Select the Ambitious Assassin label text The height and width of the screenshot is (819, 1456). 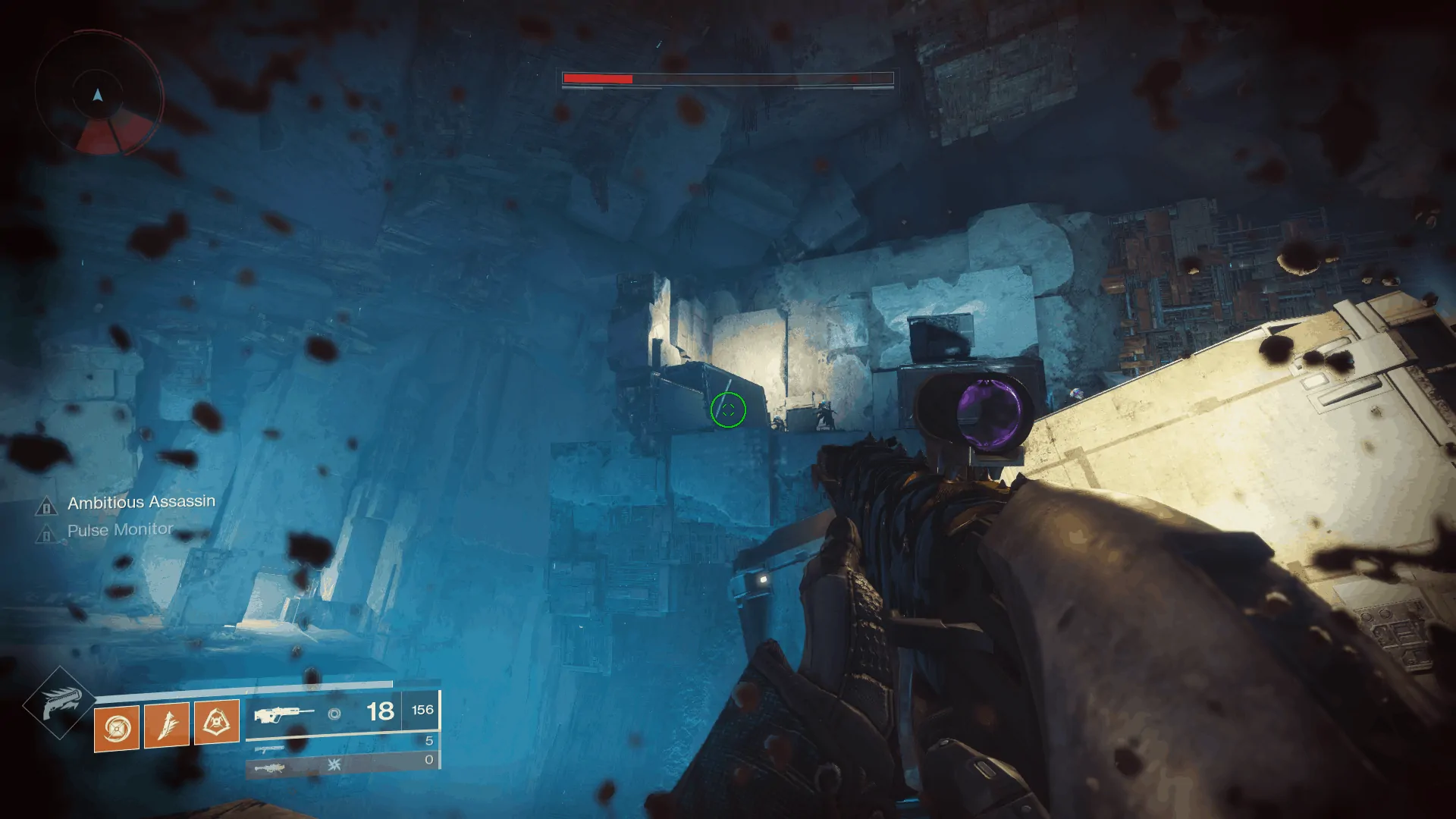click(x=141, y=502)
